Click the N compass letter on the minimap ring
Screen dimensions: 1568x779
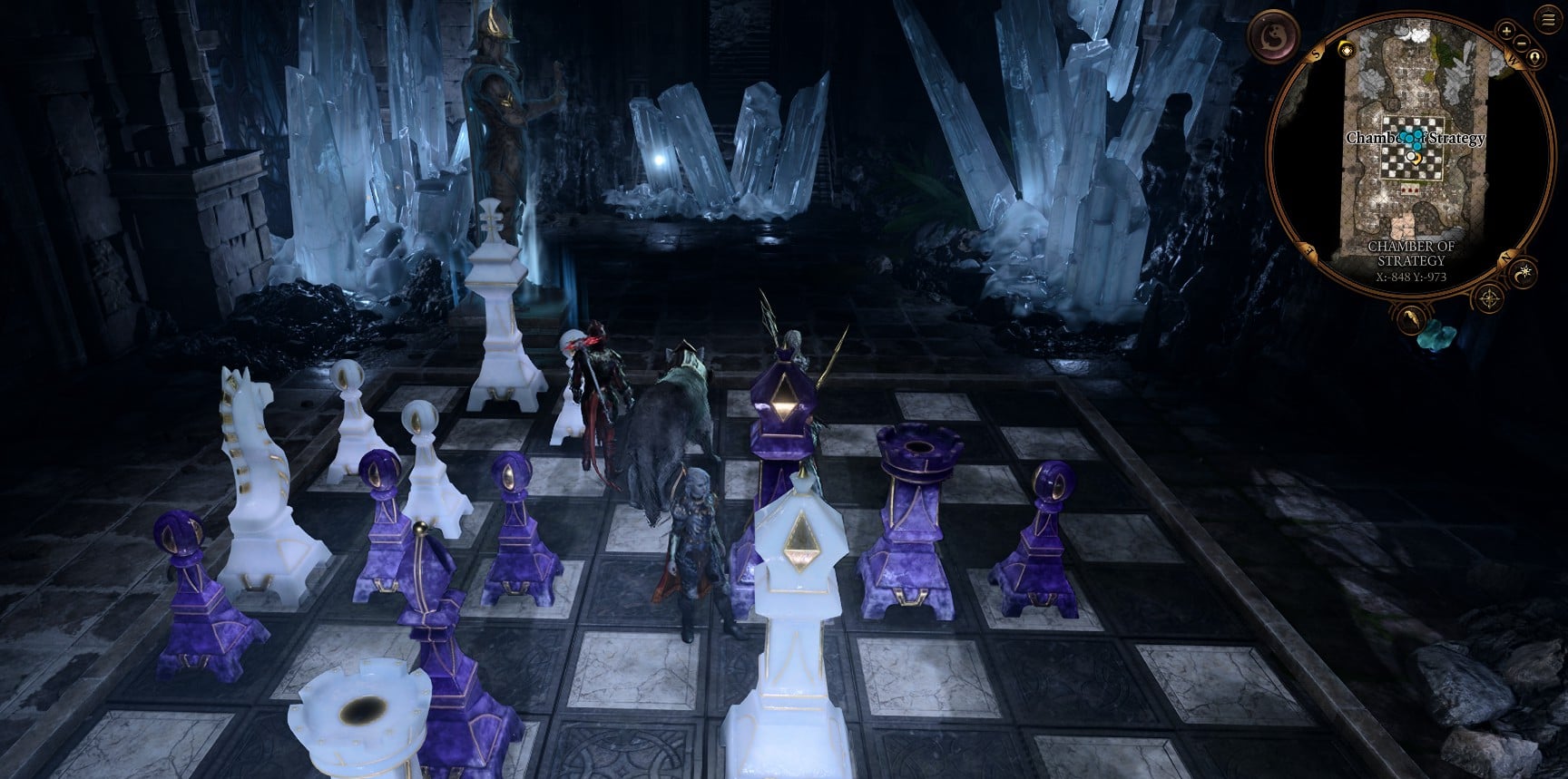point(1505,256)
